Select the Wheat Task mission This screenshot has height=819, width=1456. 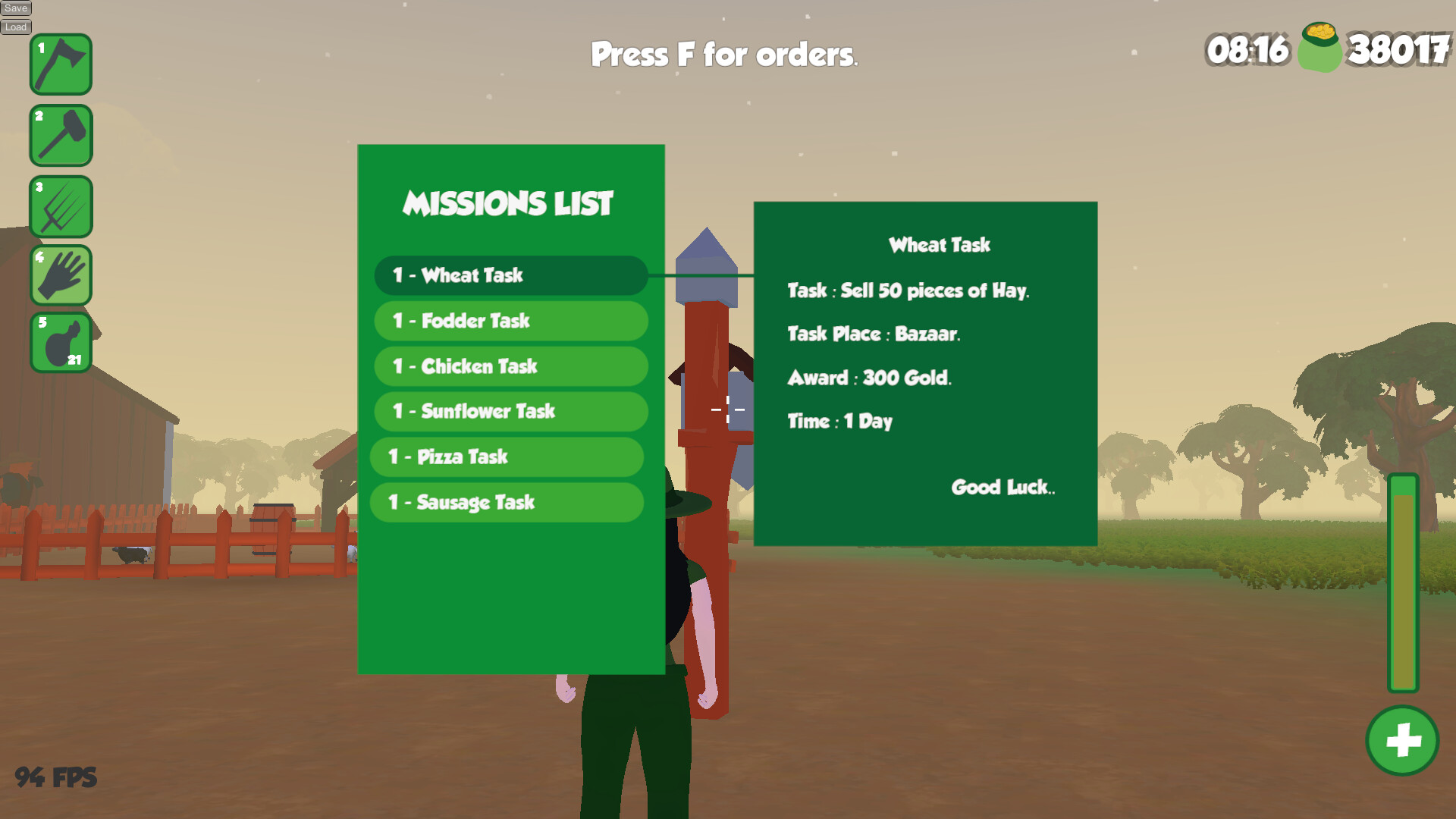pyautogui.click(x=509, y=275)
